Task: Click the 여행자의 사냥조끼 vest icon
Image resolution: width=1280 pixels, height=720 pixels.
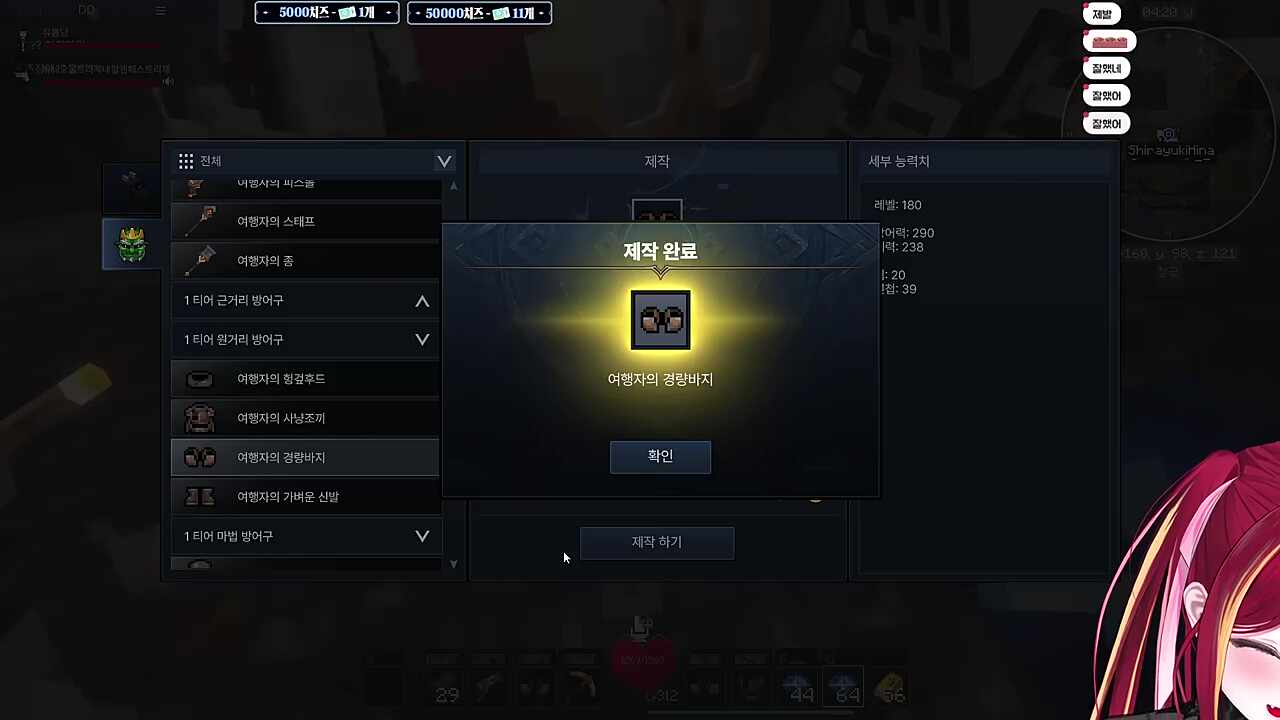Action: pyautogui.click(x=199, y=418)
